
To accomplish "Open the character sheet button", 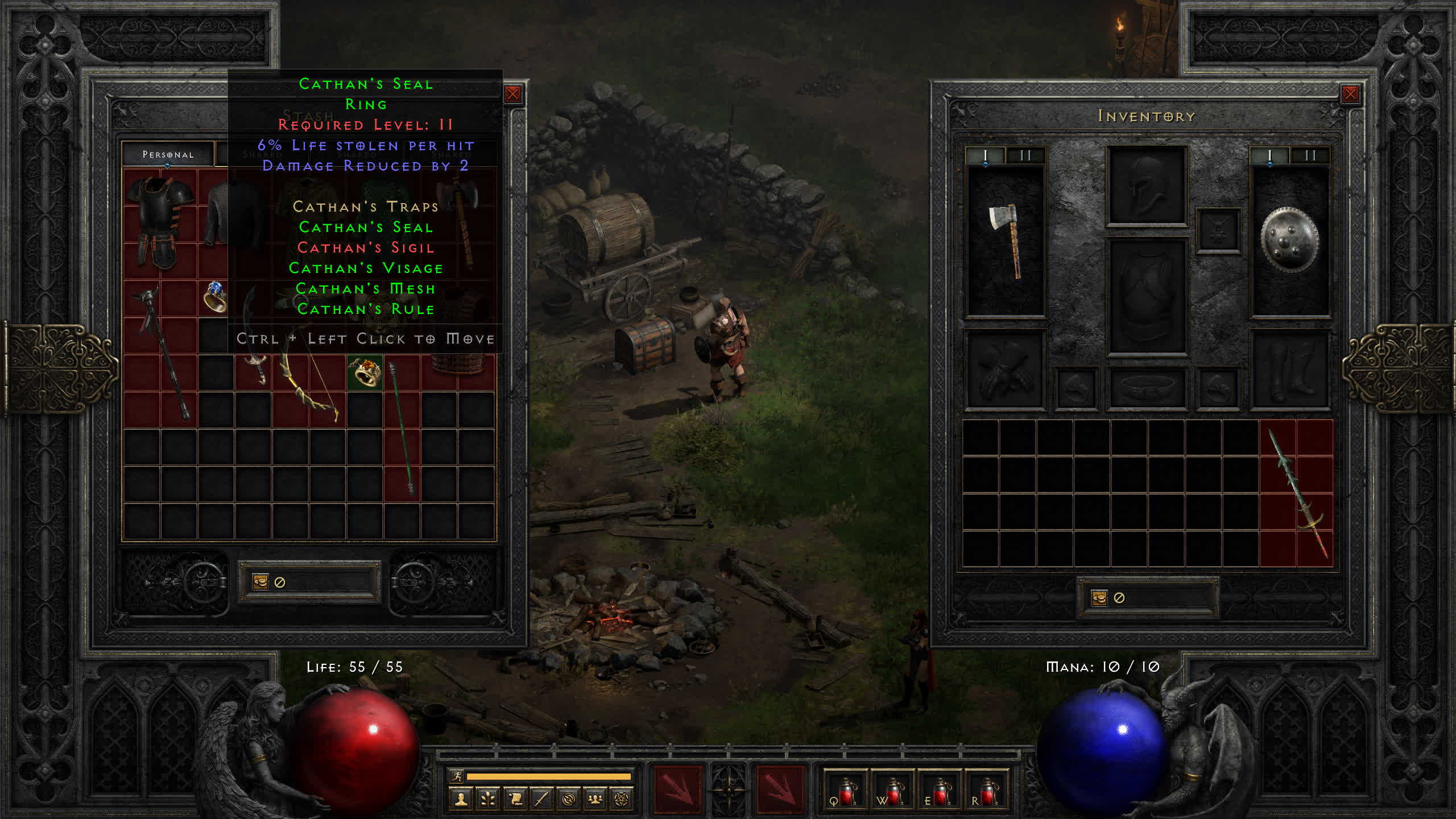I will coord(461,800).
